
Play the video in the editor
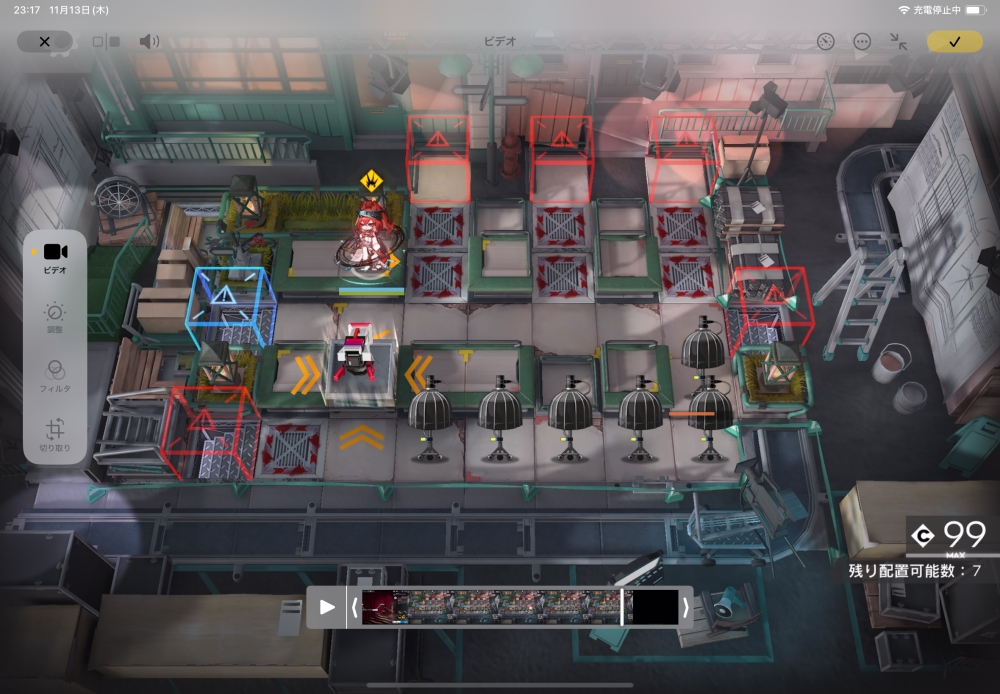(x=327, y=607)
